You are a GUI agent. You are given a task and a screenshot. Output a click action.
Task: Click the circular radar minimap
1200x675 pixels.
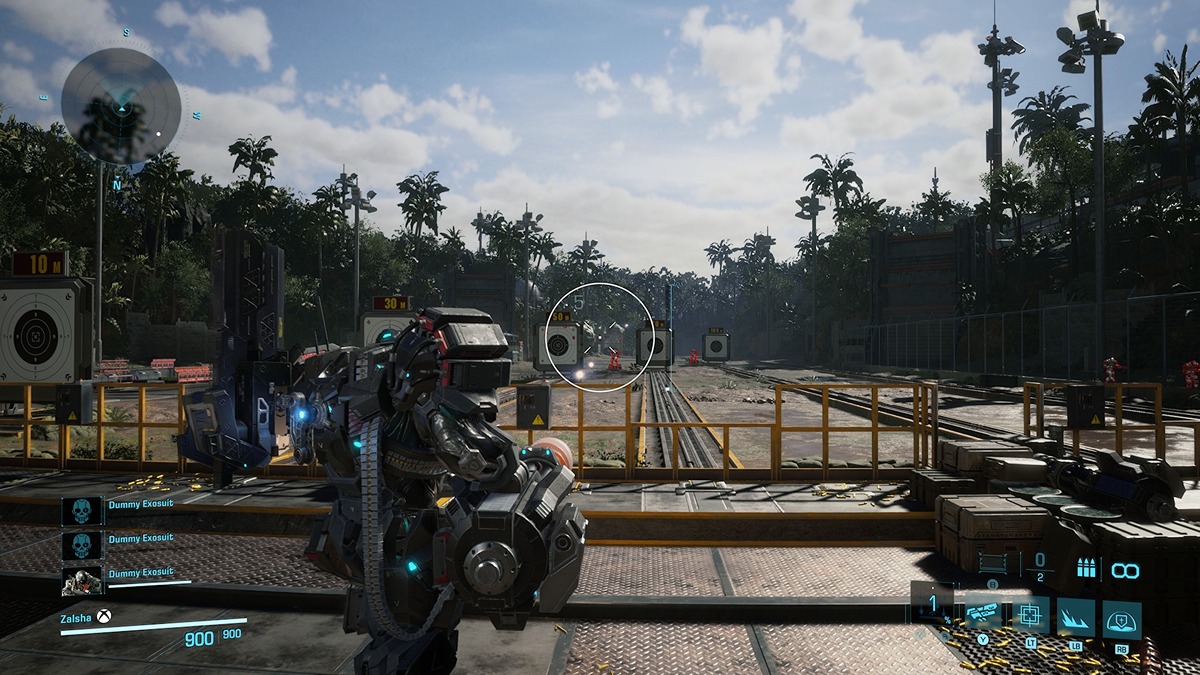121,106
